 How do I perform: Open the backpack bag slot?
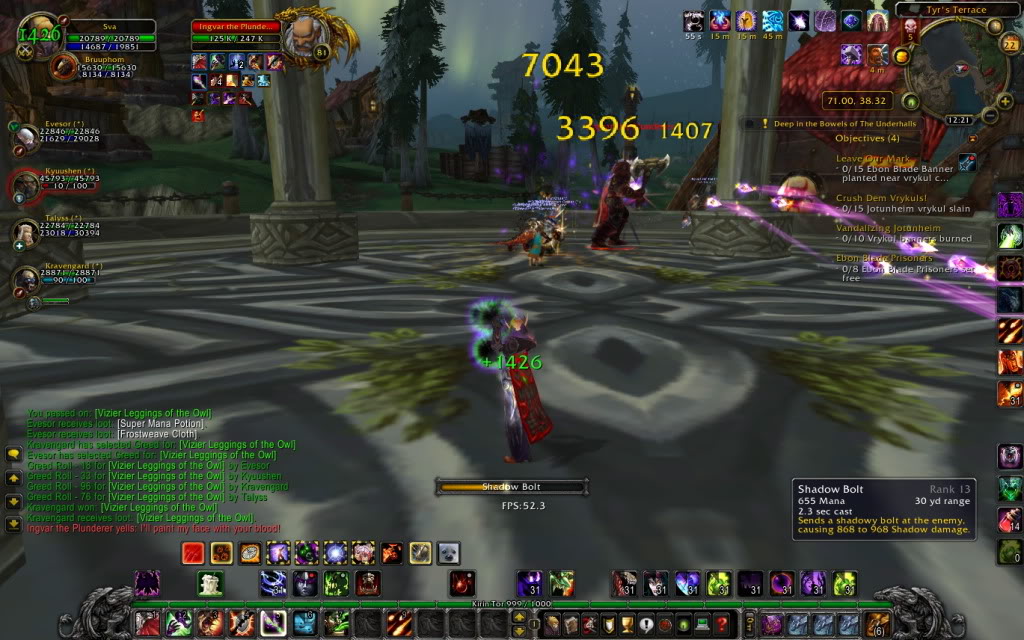click(x=877, y=624)
